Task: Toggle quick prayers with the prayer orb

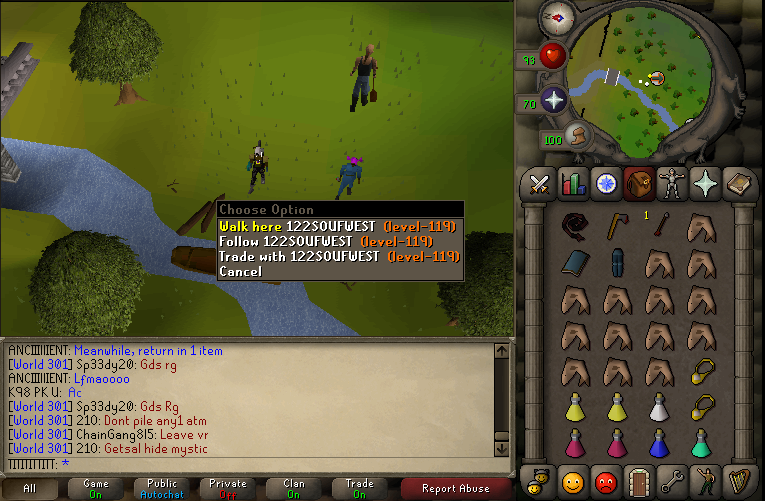Action: [553, 101]
